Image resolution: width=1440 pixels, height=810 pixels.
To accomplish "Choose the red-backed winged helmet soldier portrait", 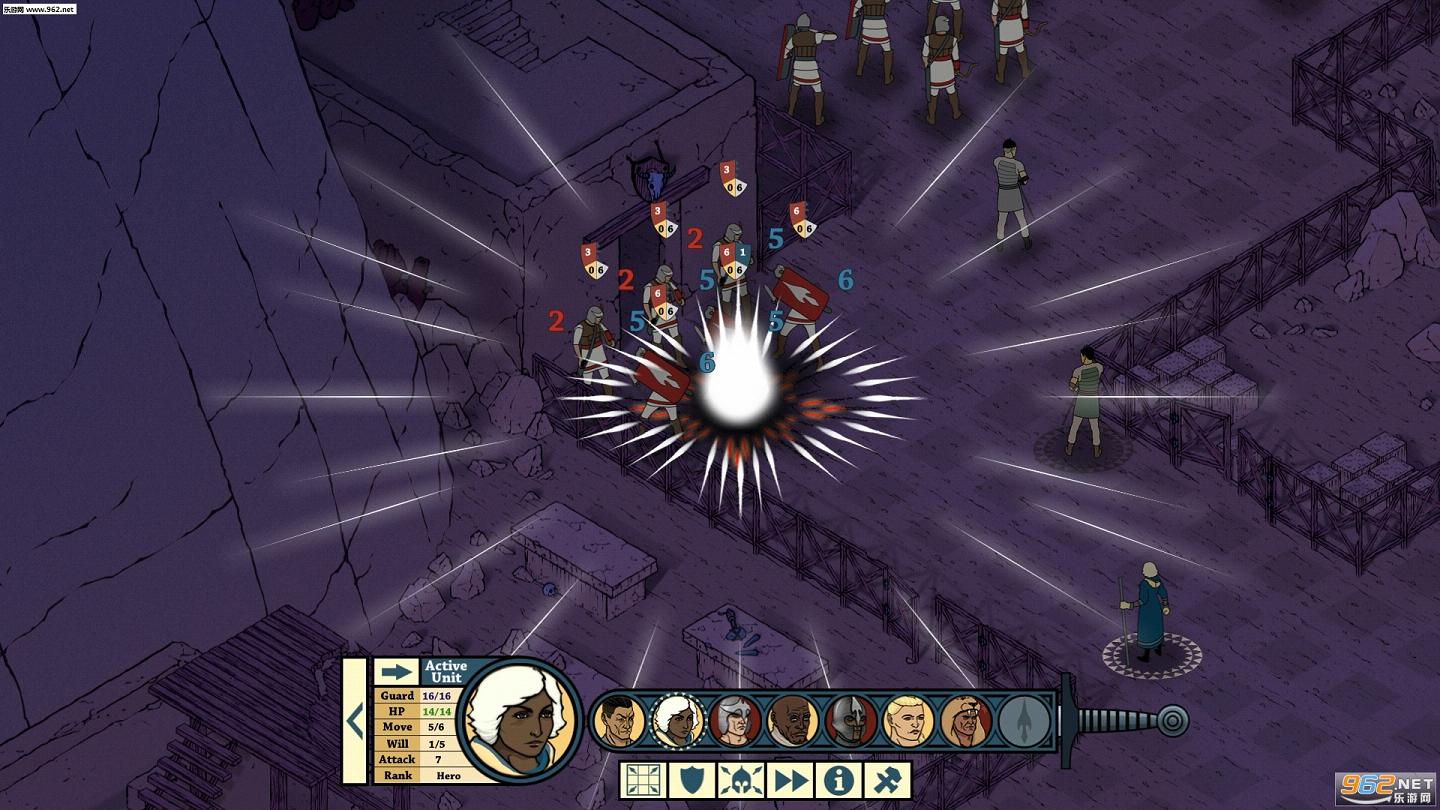I will pos(735,721).
